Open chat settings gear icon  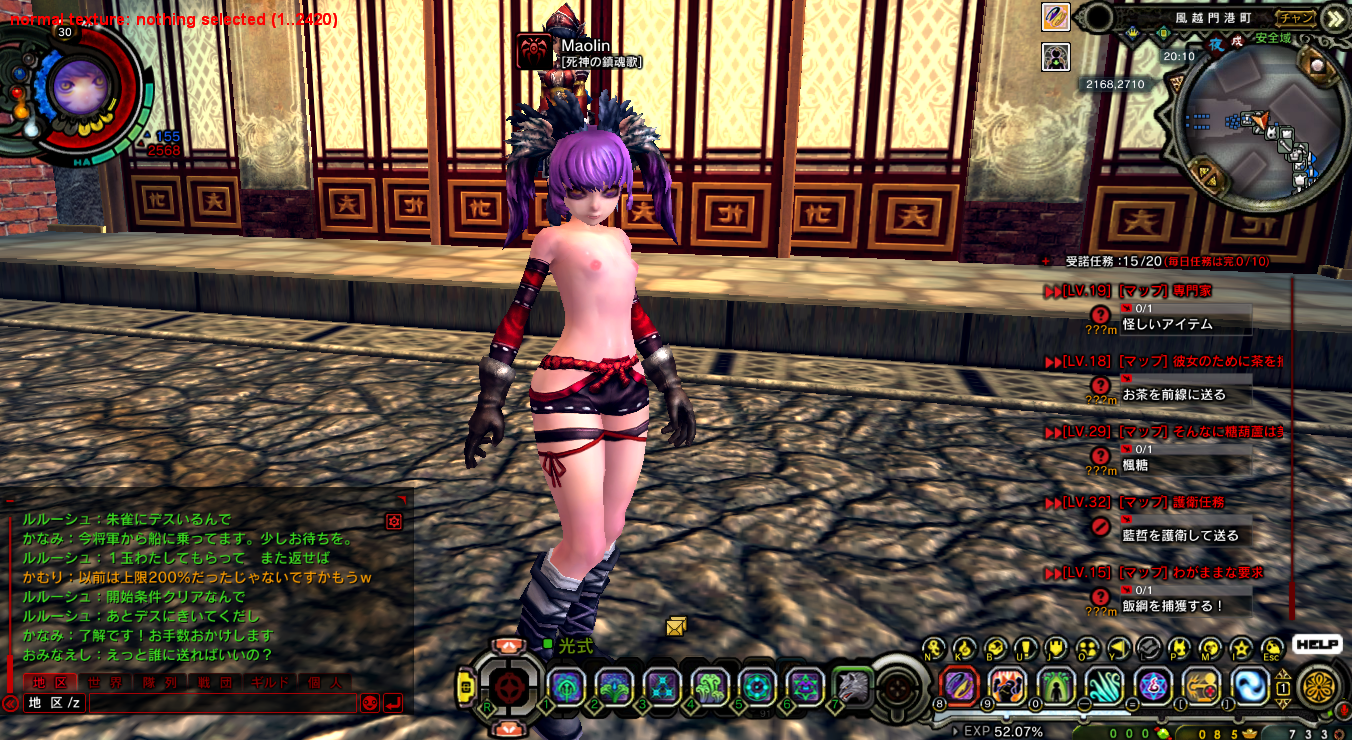coord(394,522)
